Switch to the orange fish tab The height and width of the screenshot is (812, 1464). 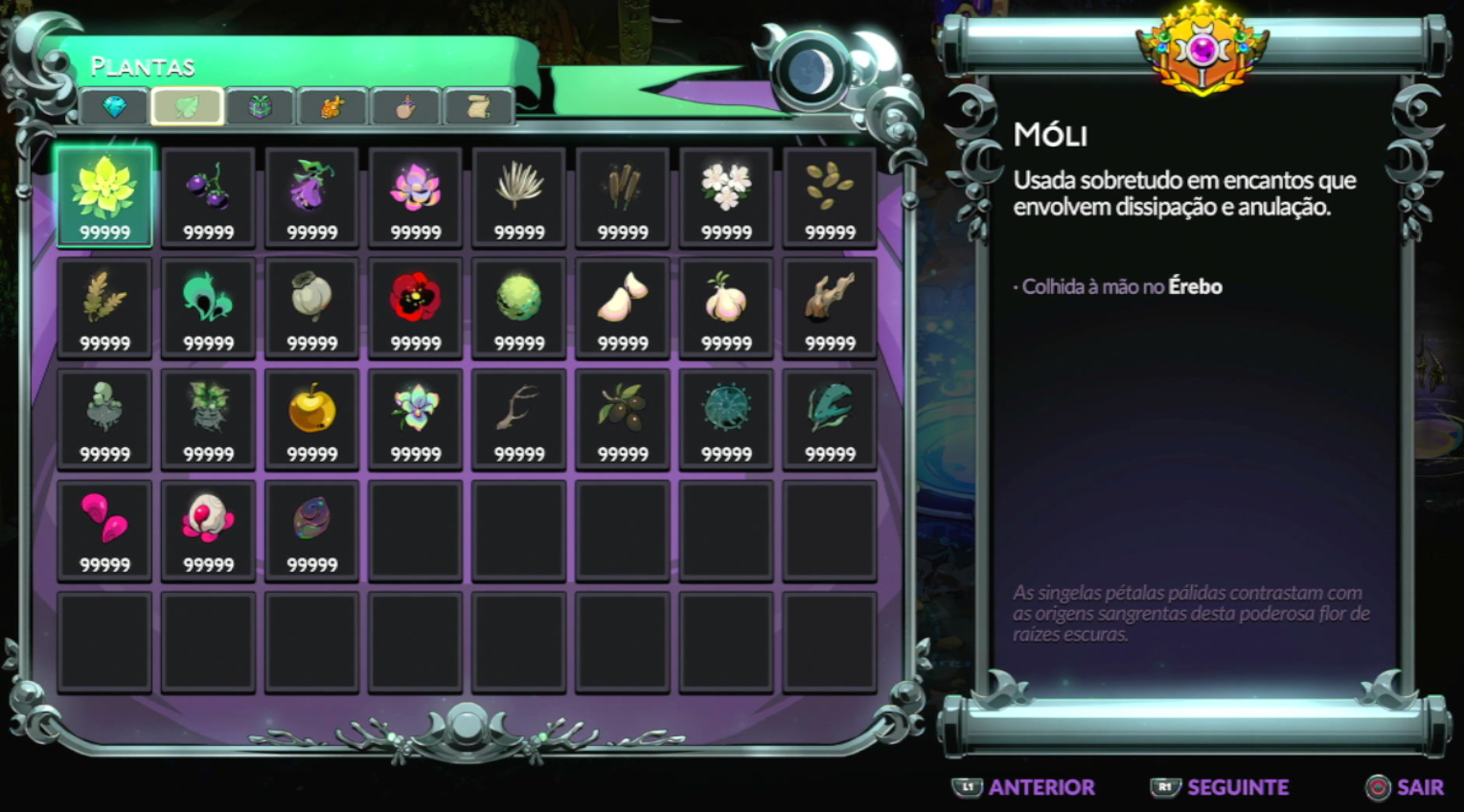click(332, 106)
